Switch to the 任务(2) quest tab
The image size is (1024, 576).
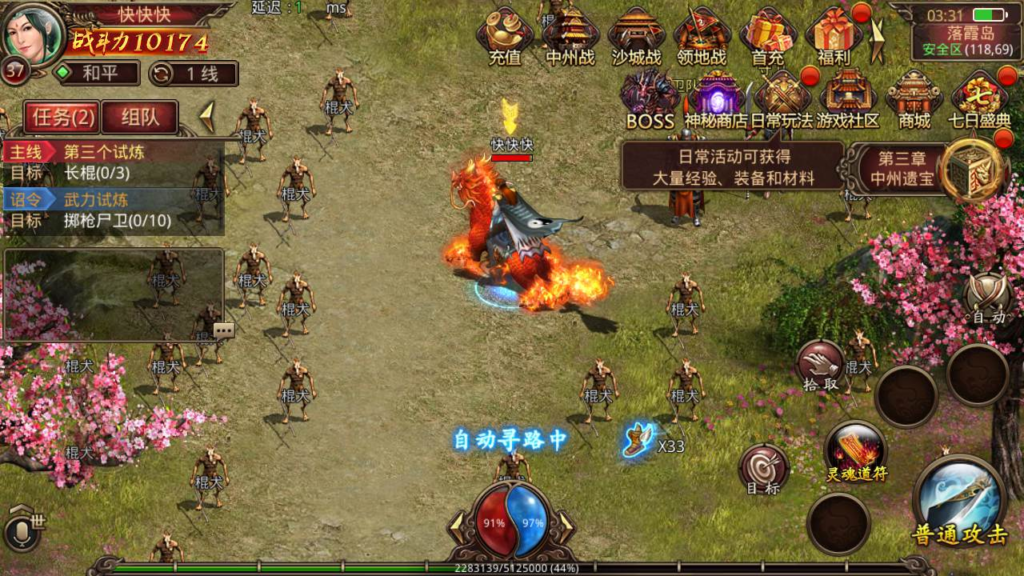(62, 117)
